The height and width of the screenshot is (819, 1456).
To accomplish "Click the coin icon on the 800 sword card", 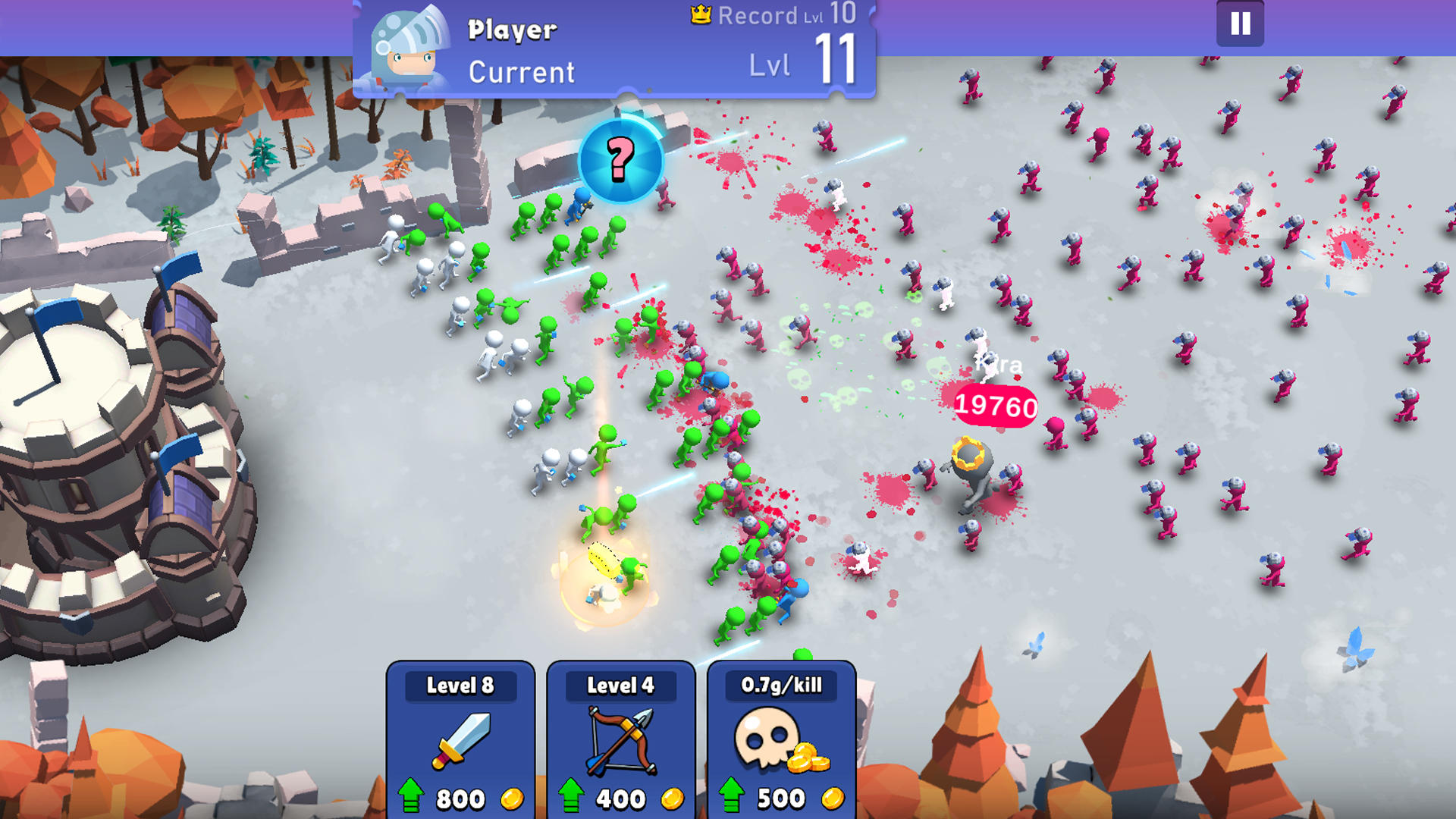I will point(511,797).
